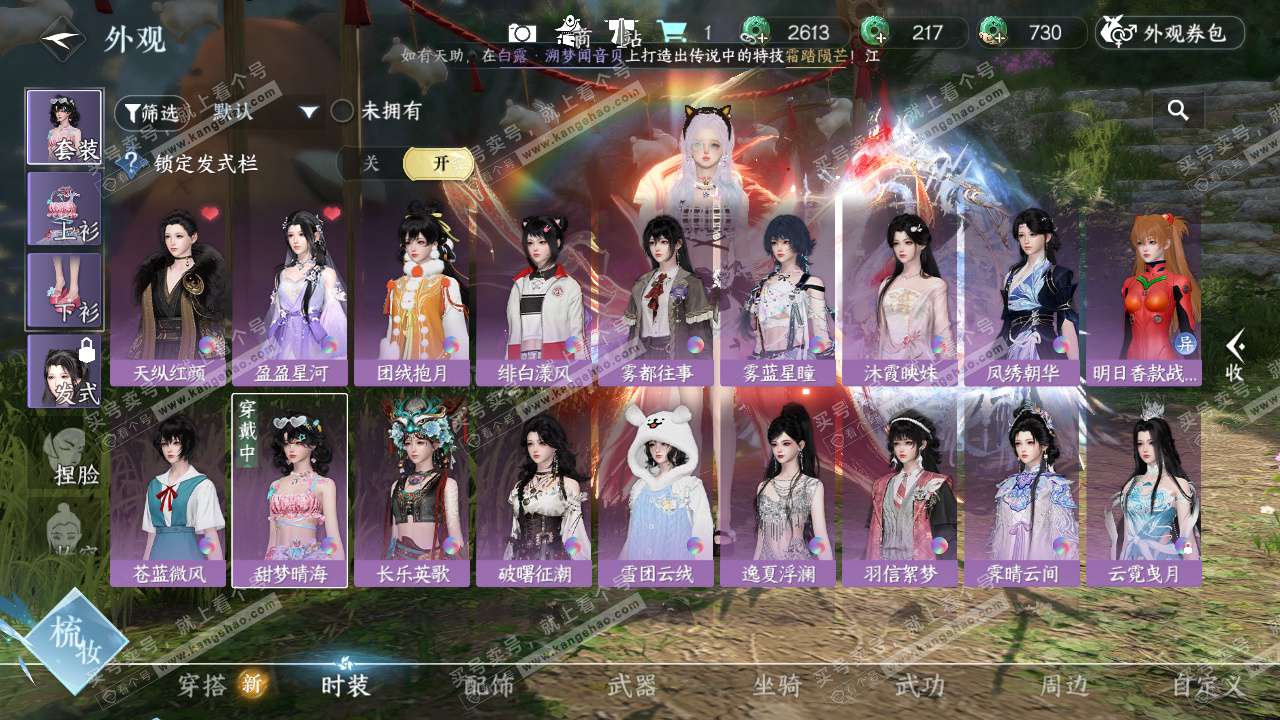Open the 筛选 filter button
The image size is (1280, 720).
[x=151, y=113]
